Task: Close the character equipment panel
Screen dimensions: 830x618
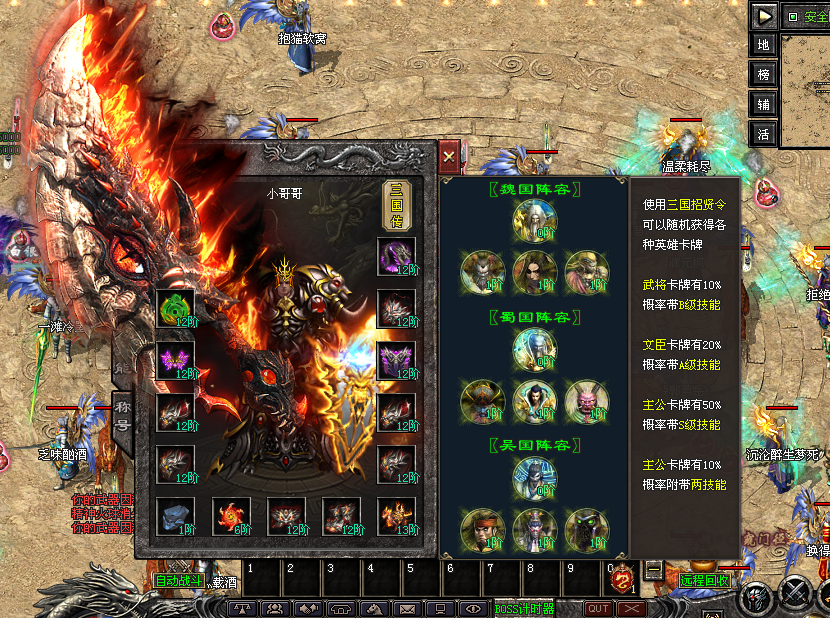Action: pos(449,156)
